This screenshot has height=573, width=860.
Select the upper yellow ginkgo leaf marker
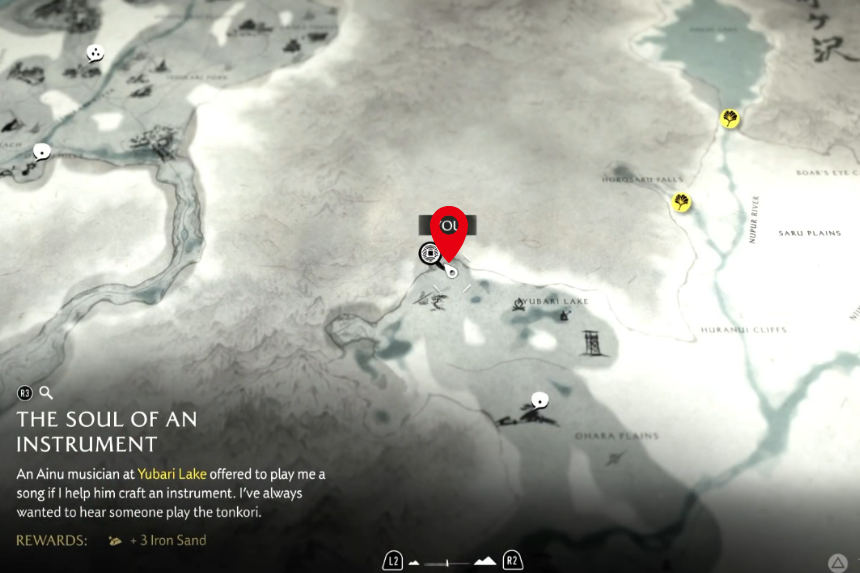(730, 119)
